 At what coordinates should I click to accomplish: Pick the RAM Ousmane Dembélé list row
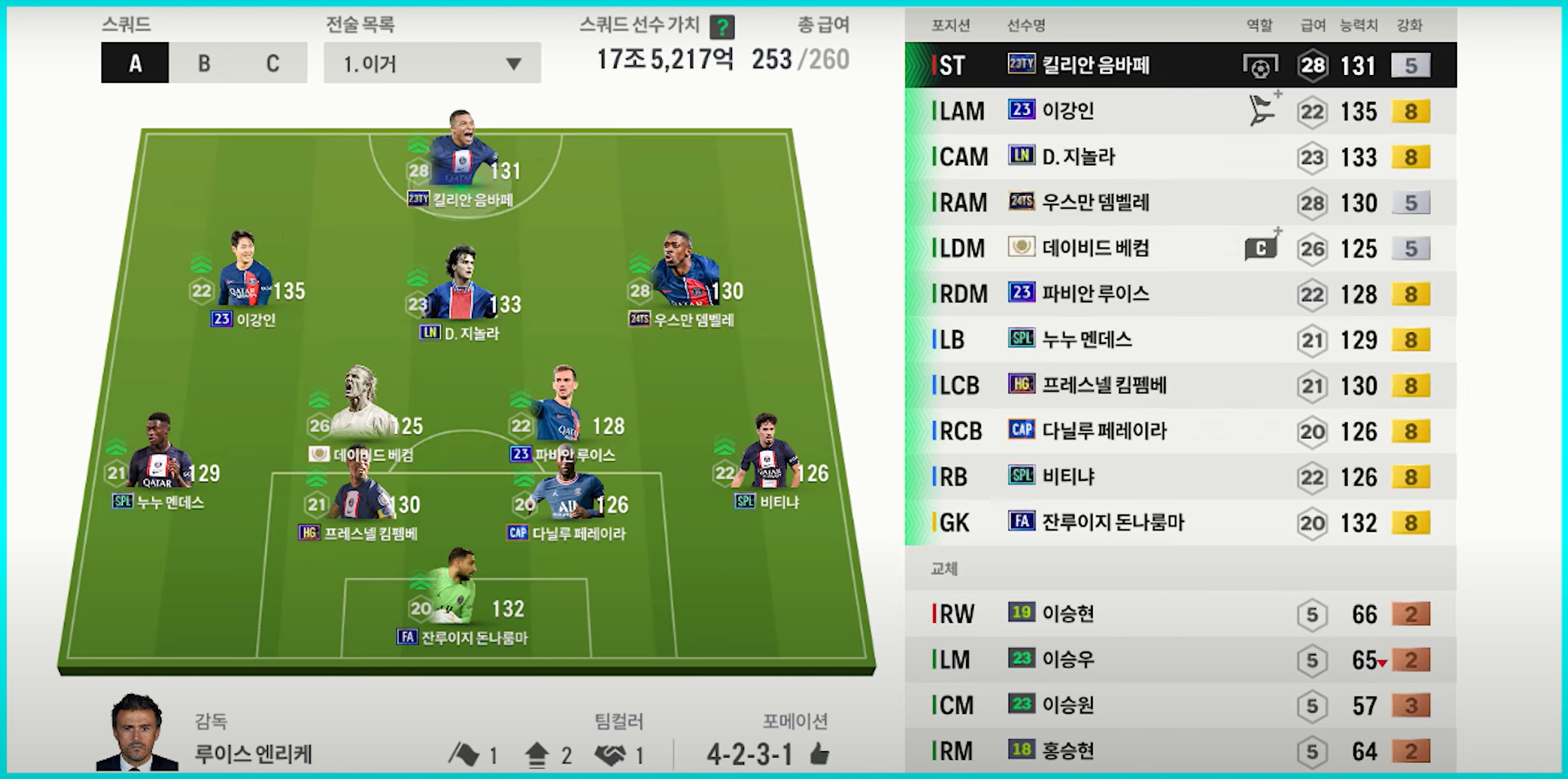(x=1179, y=203)
